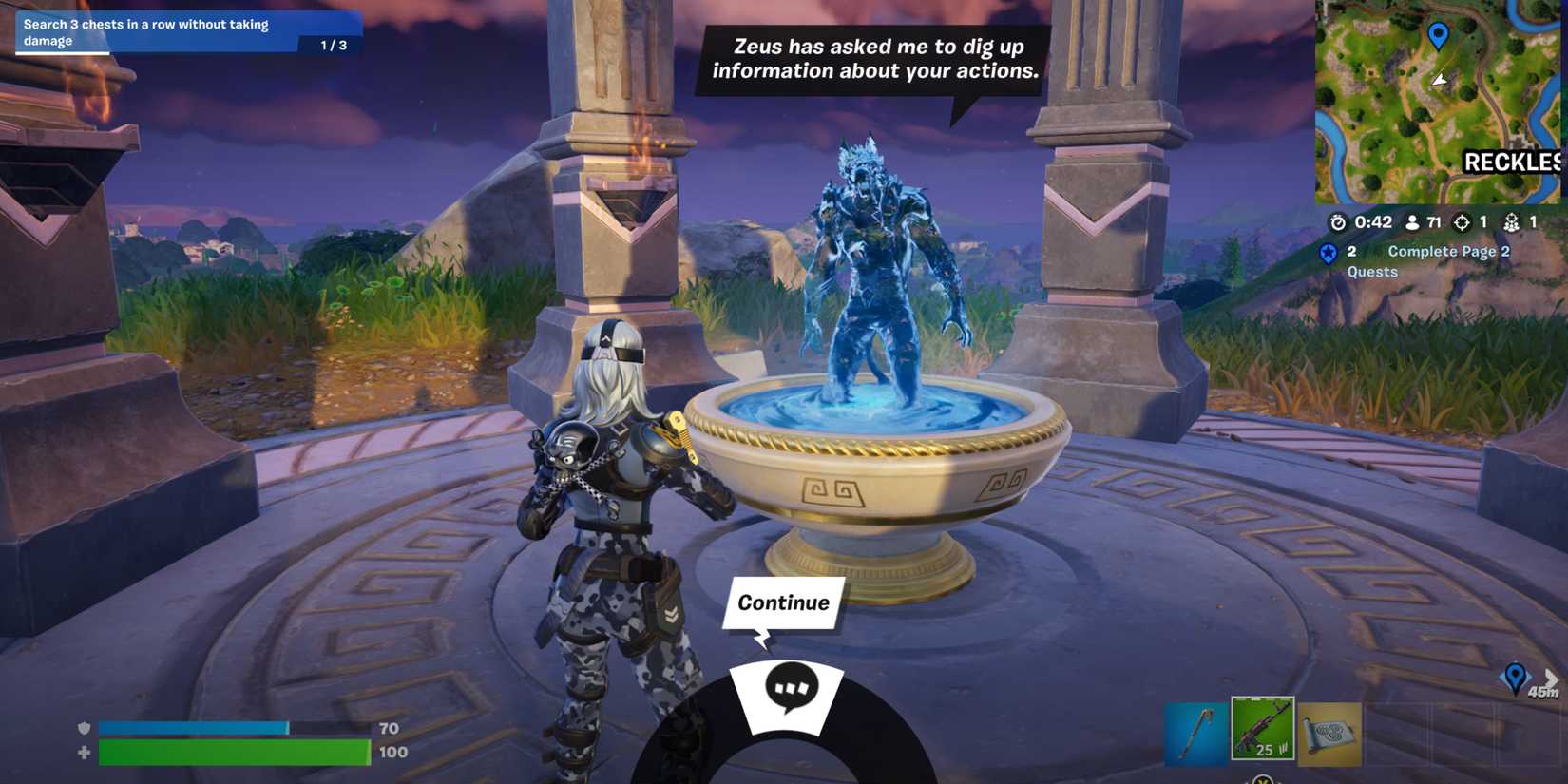Click the match timer stopwatch icon
The image size is (1568, 784).
pos(1338,222)
